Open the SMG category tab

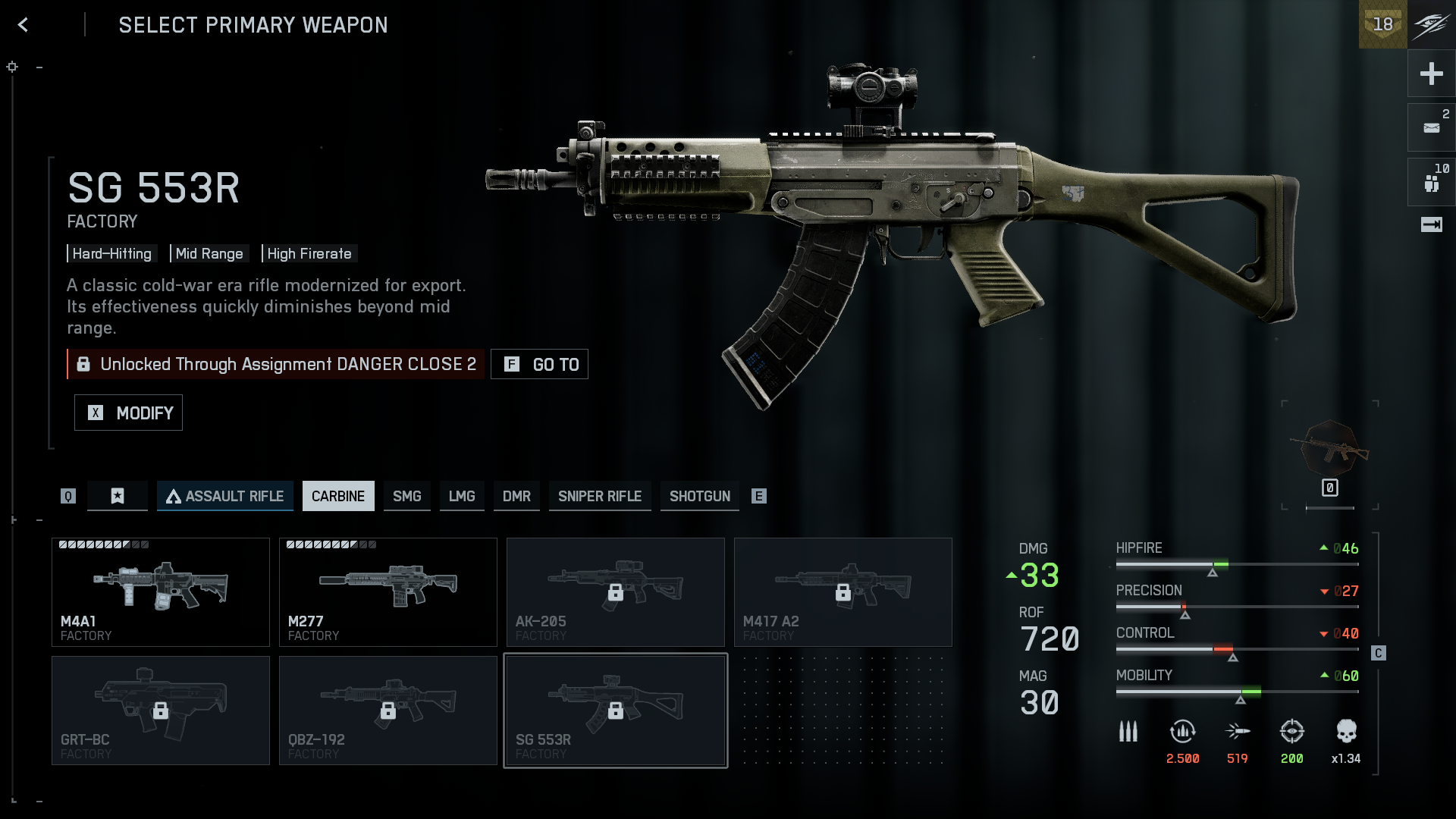[406, 496]
